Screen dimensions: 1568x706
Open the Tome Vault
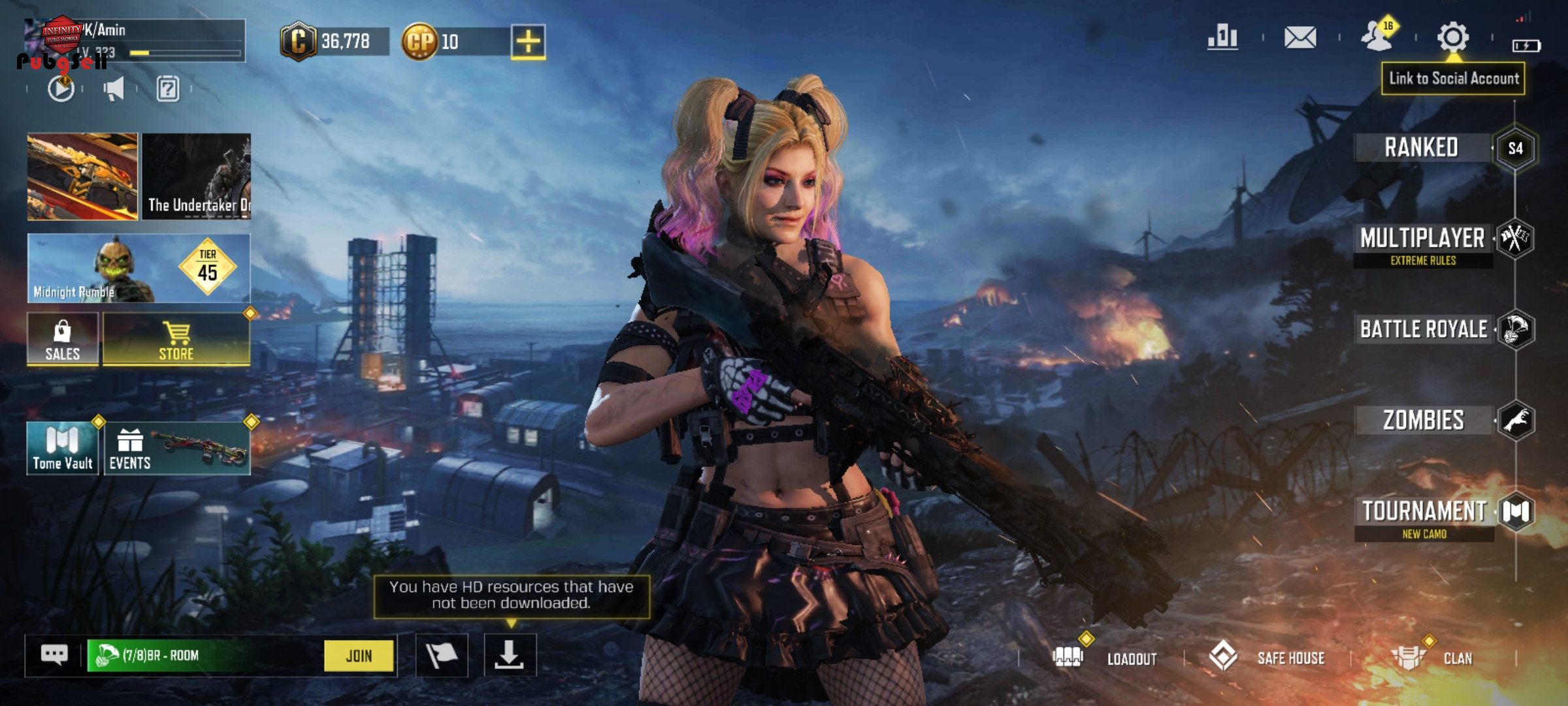coord(63,448)
